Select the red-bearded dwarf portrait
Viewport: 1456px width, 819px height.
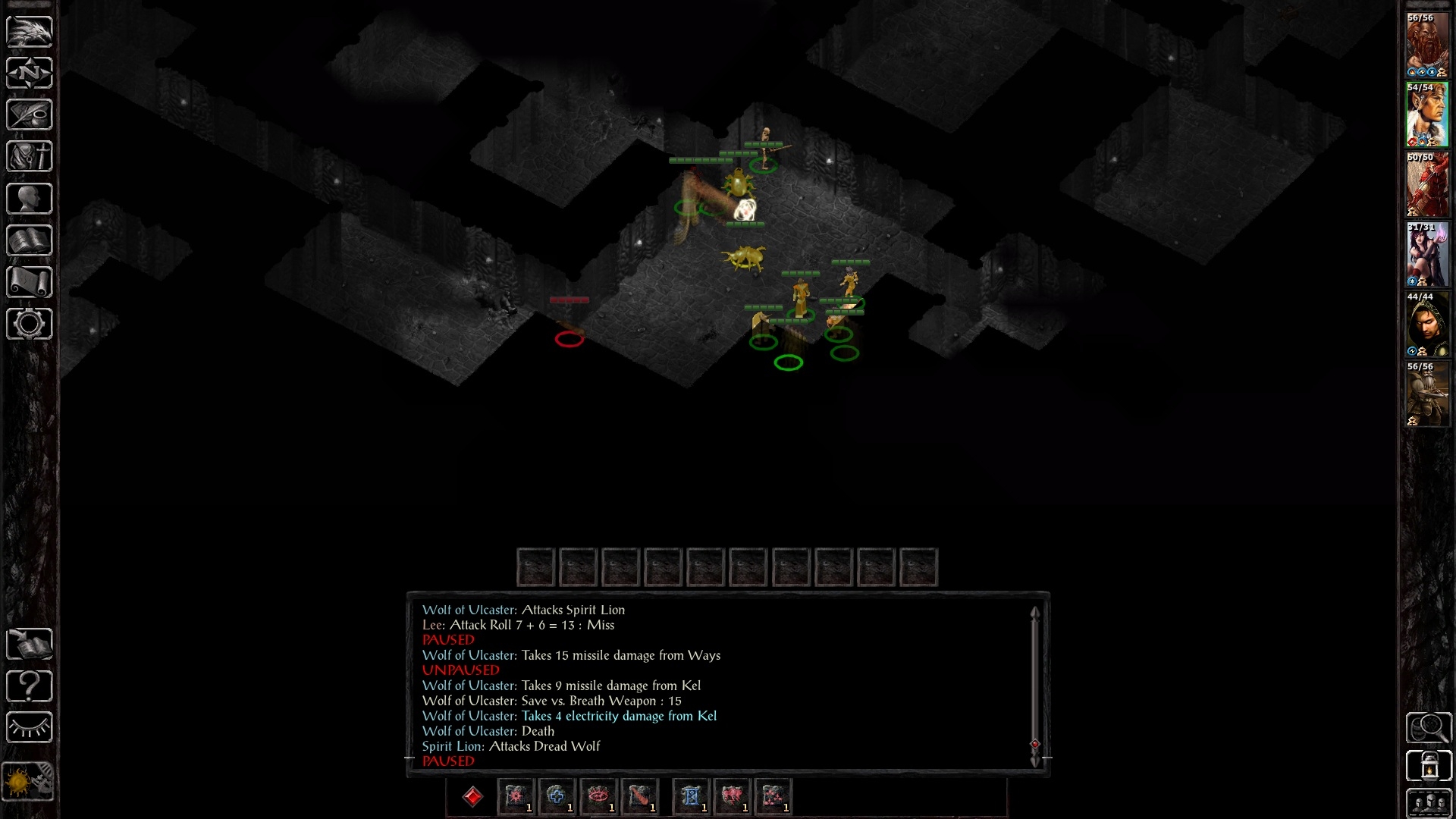(x=1427, y=45)
